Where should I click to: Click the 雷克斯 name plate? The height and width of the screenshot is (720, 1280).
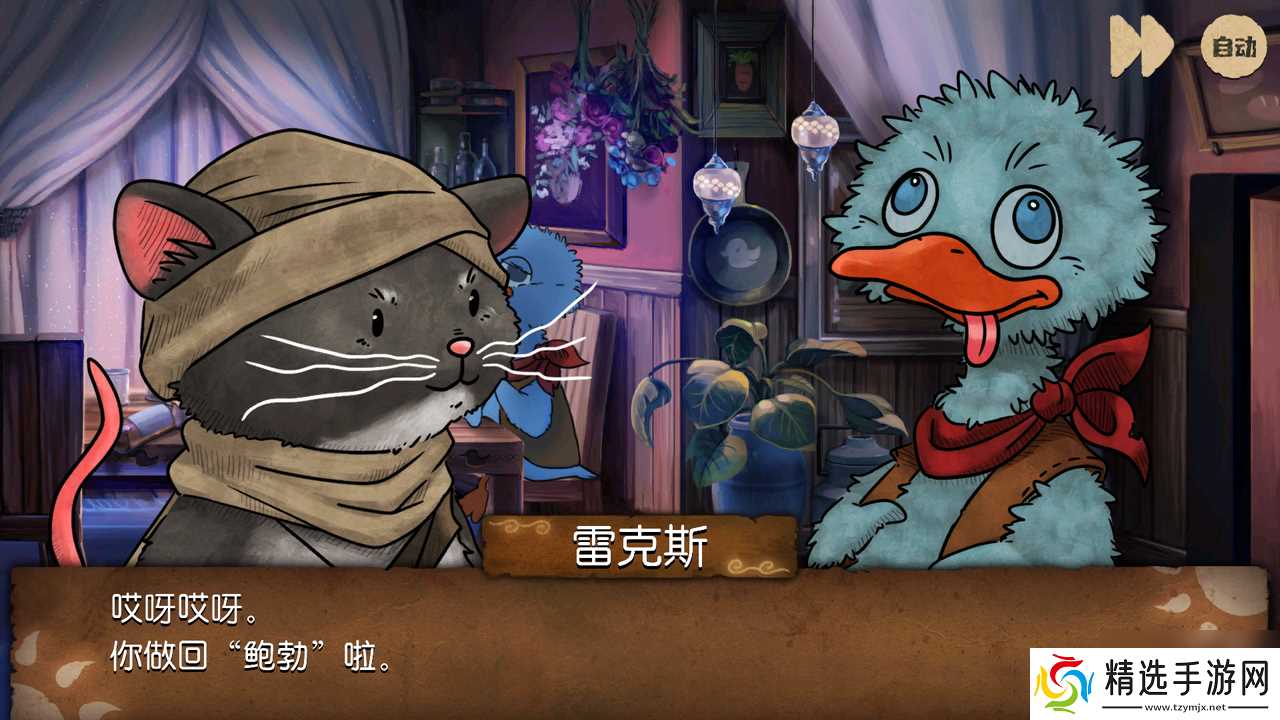(x=640, y=545)
